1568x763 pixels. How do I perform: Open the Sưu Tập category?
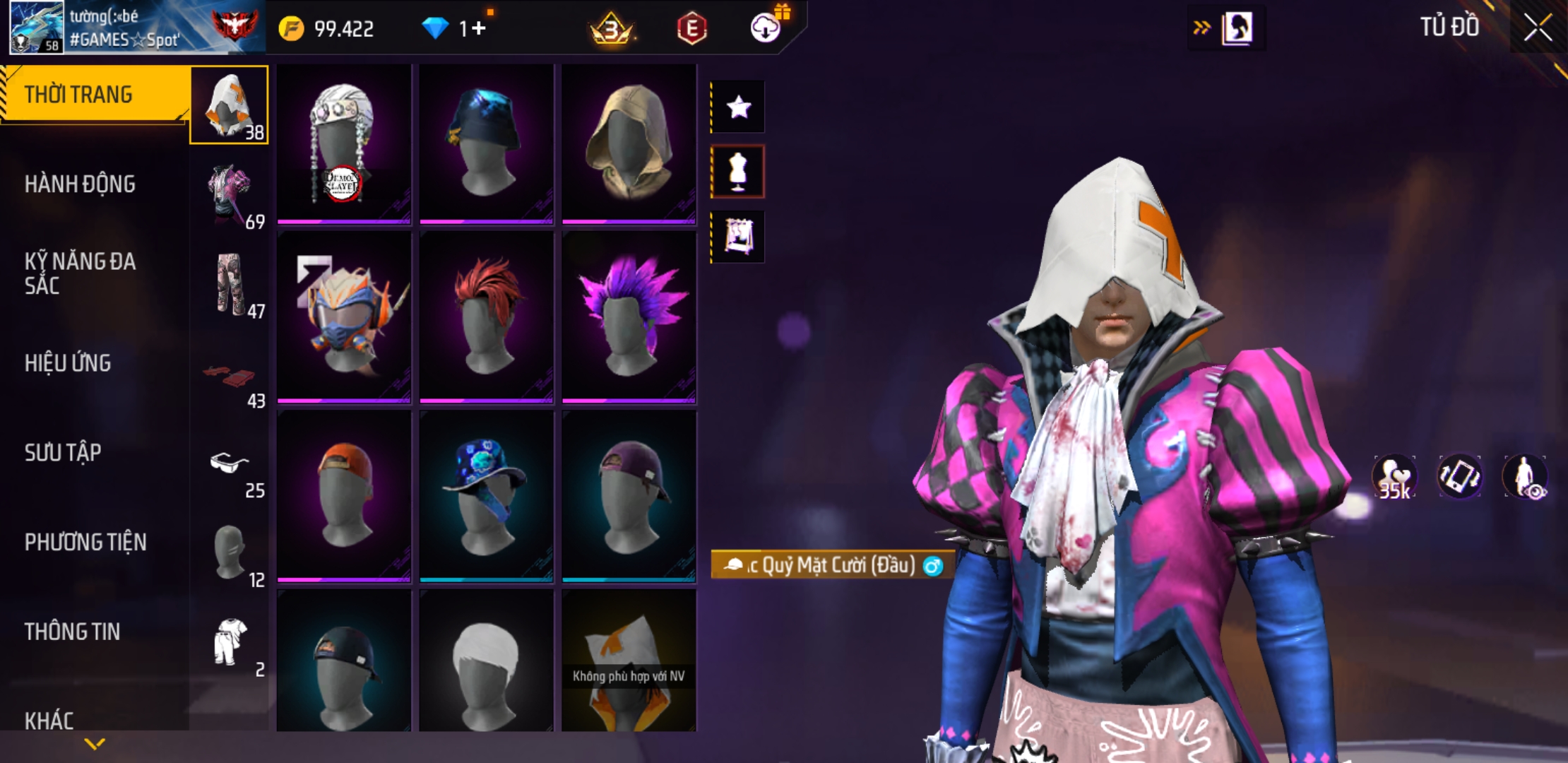pos(63,453)
